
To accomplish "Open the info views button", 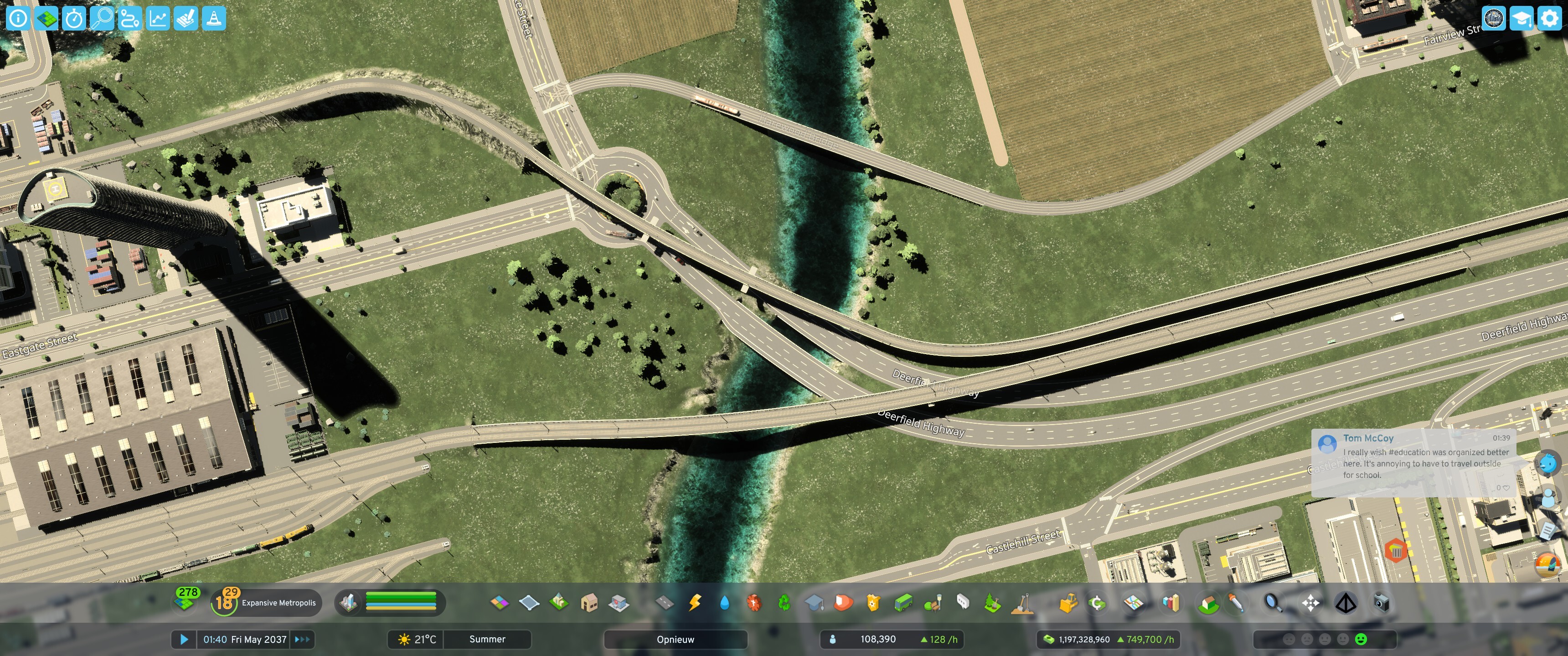I will [x=18, y=18].
